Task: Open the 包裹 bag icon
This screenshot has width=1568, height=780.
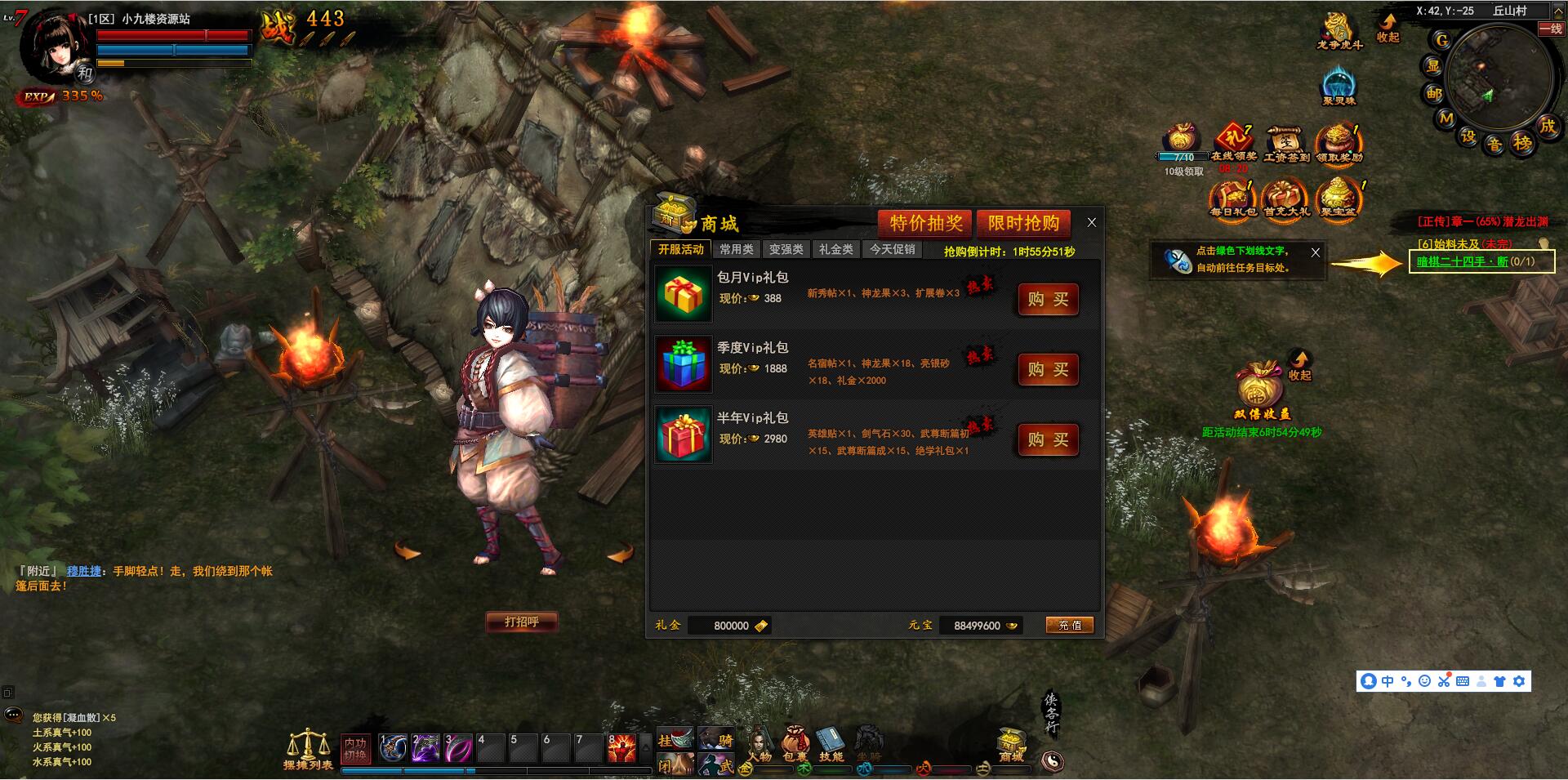Action: point(795,743)
